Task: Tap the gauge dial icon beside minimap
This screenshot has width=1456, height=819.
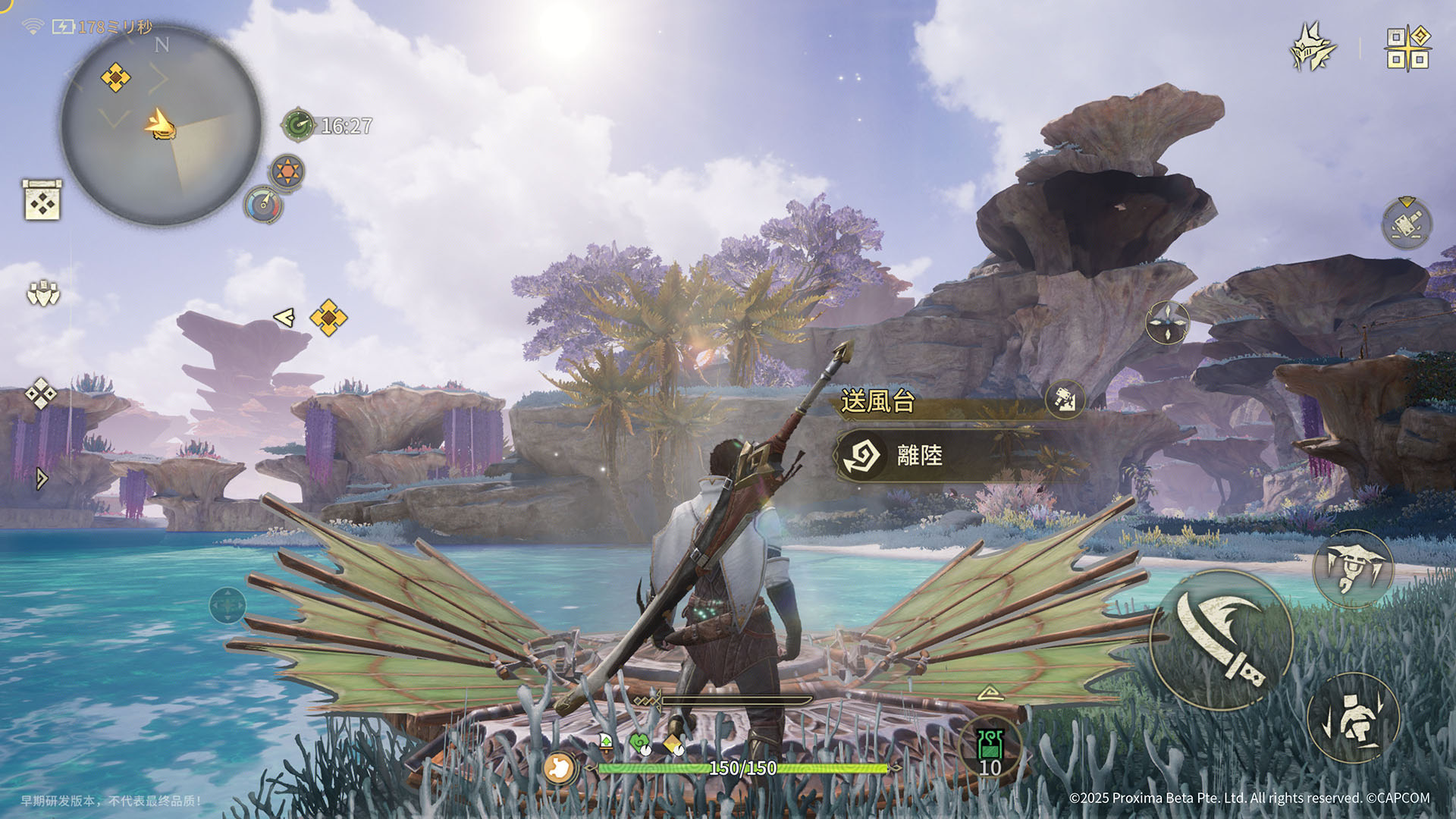Action: click(x=263, y=205)
